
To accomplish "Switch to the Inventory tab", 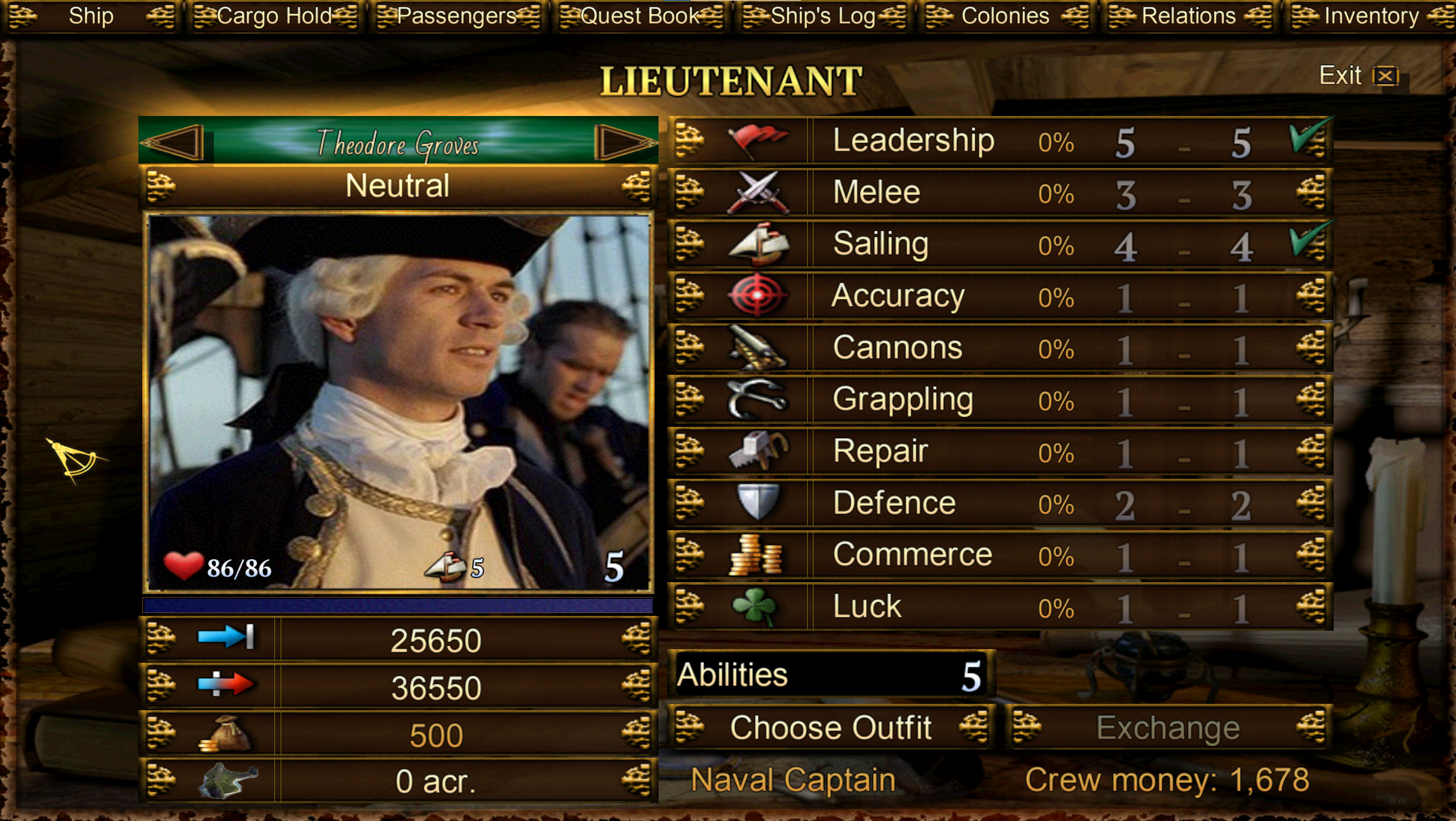I will point(1371,16).
